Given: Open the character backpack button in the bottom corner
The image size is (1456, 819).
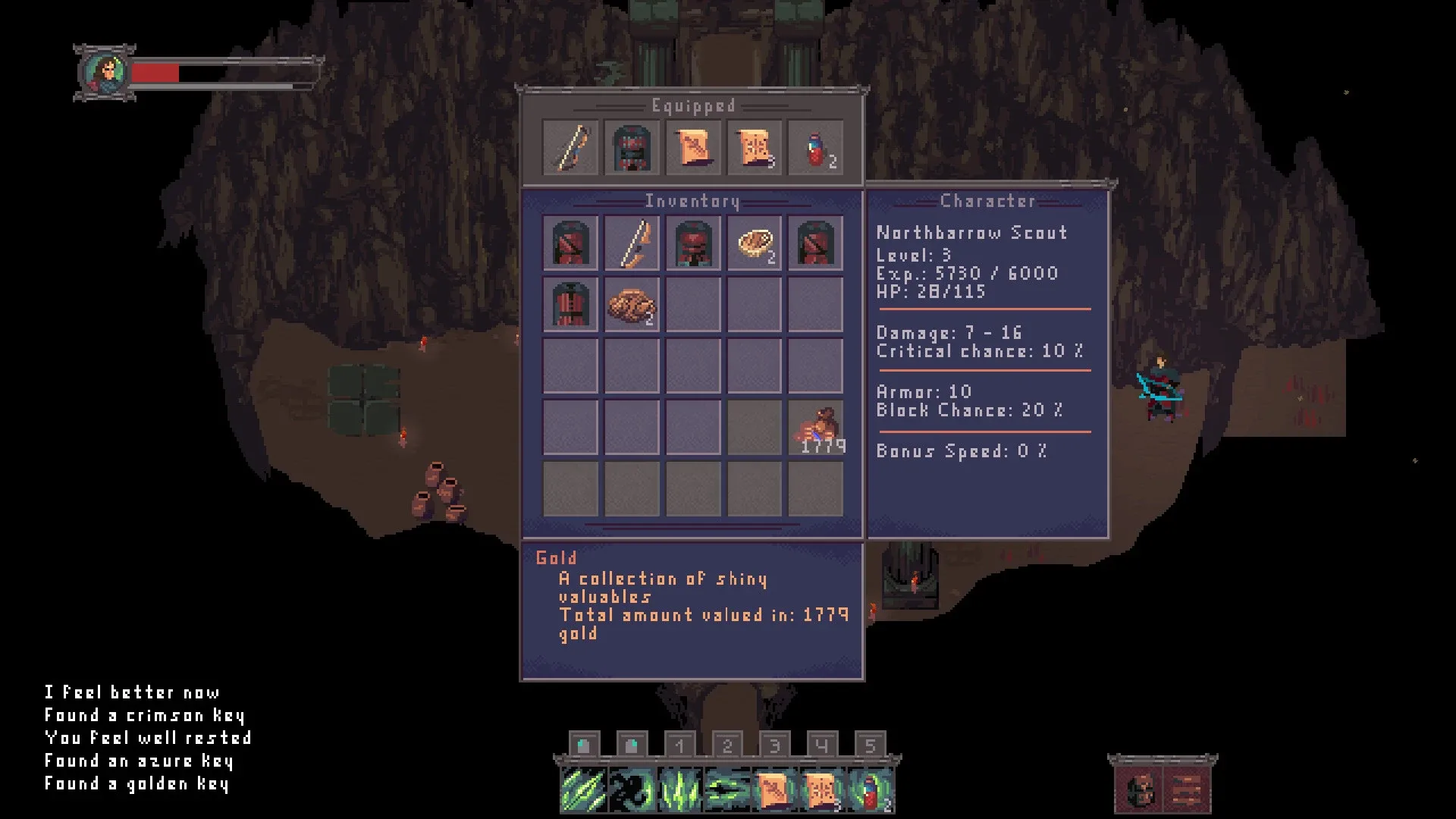Looking at the screenshot, I should [1138, 790].
